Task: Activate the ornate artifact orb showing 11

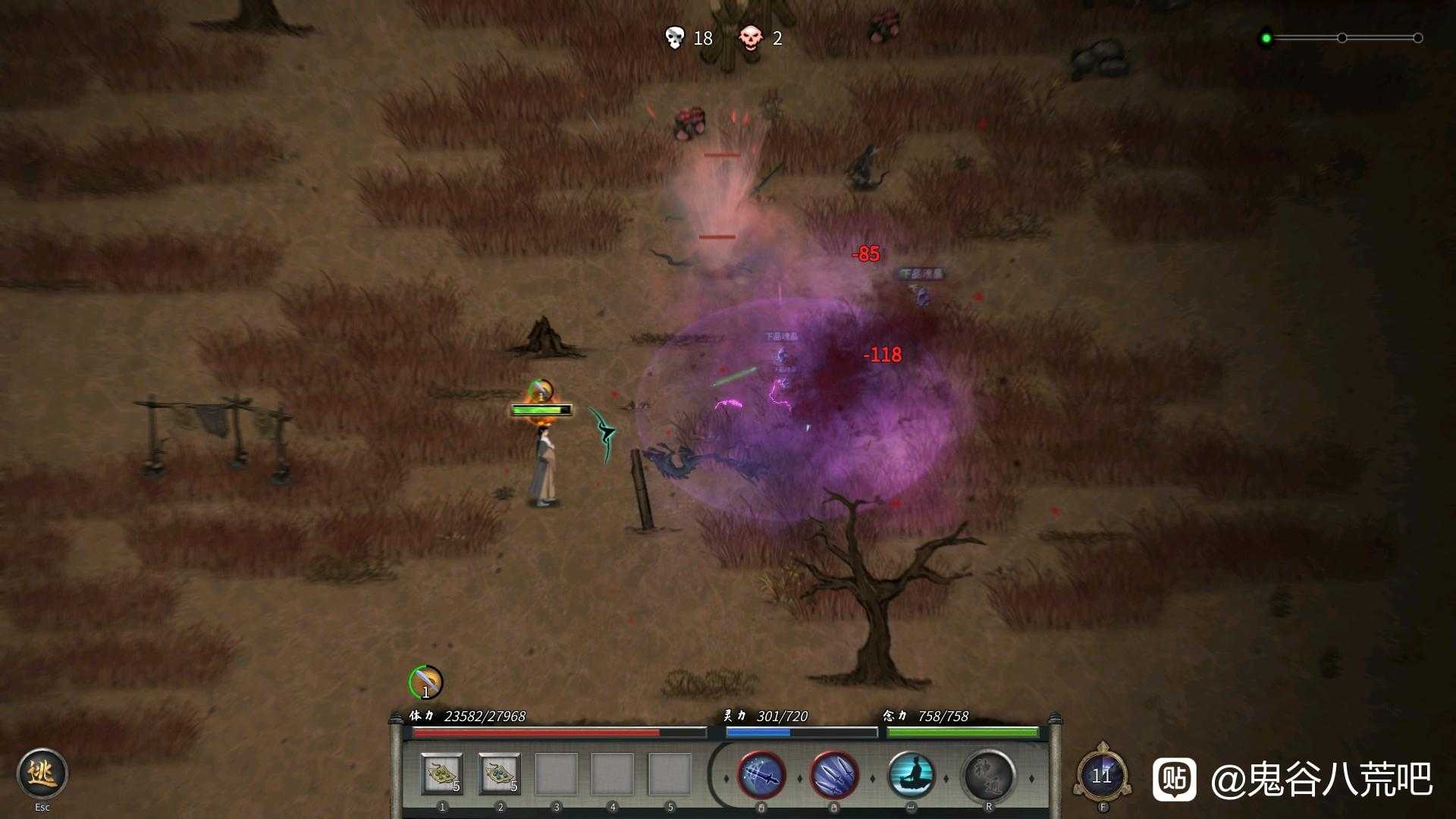Action: (1102, 775)
